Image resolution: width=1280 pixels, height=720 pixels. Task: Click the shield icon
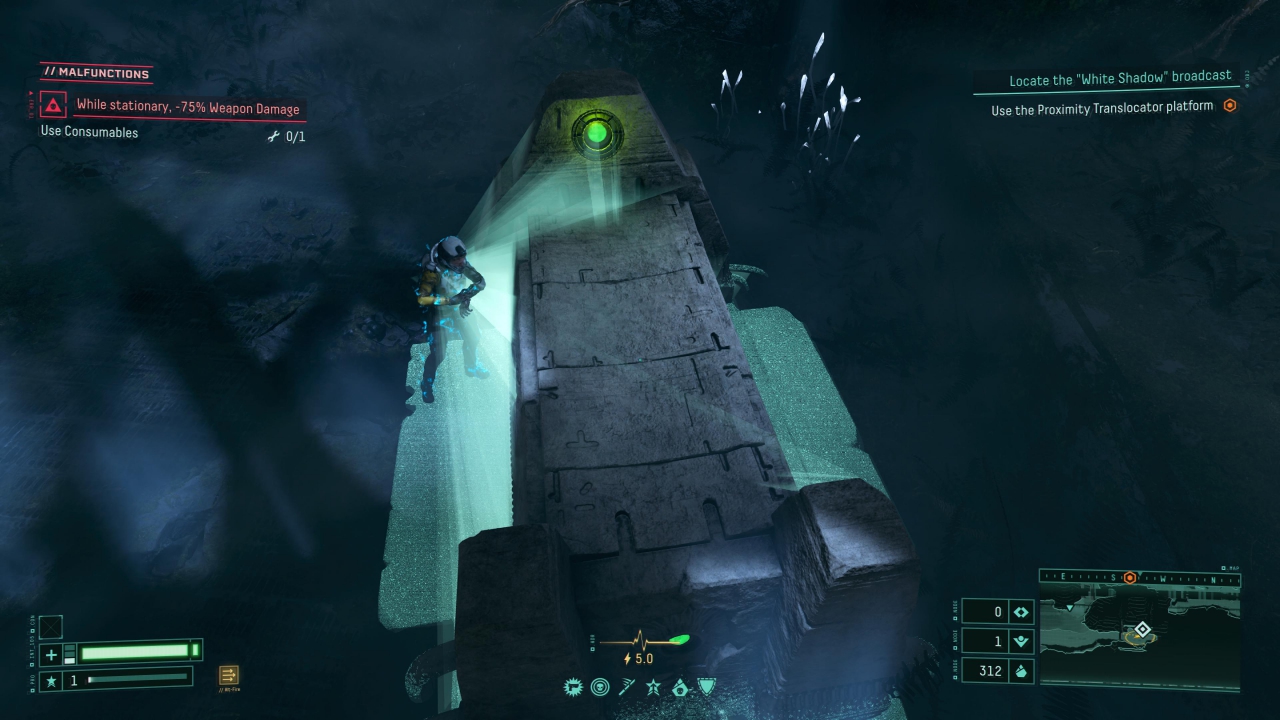(707, 687)
